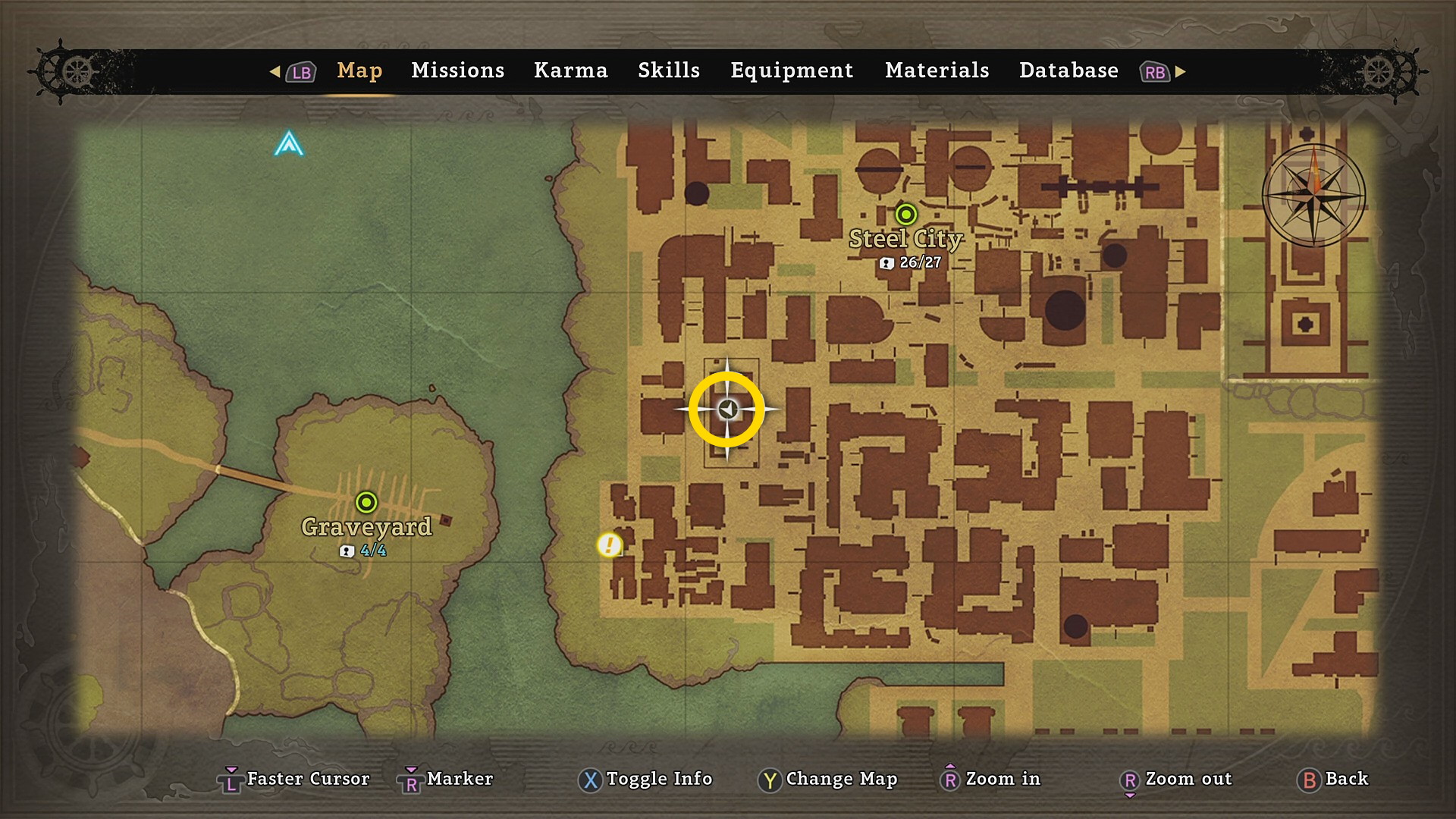Open the Equipment tab
1456x819 pixels.
(792, 71)
